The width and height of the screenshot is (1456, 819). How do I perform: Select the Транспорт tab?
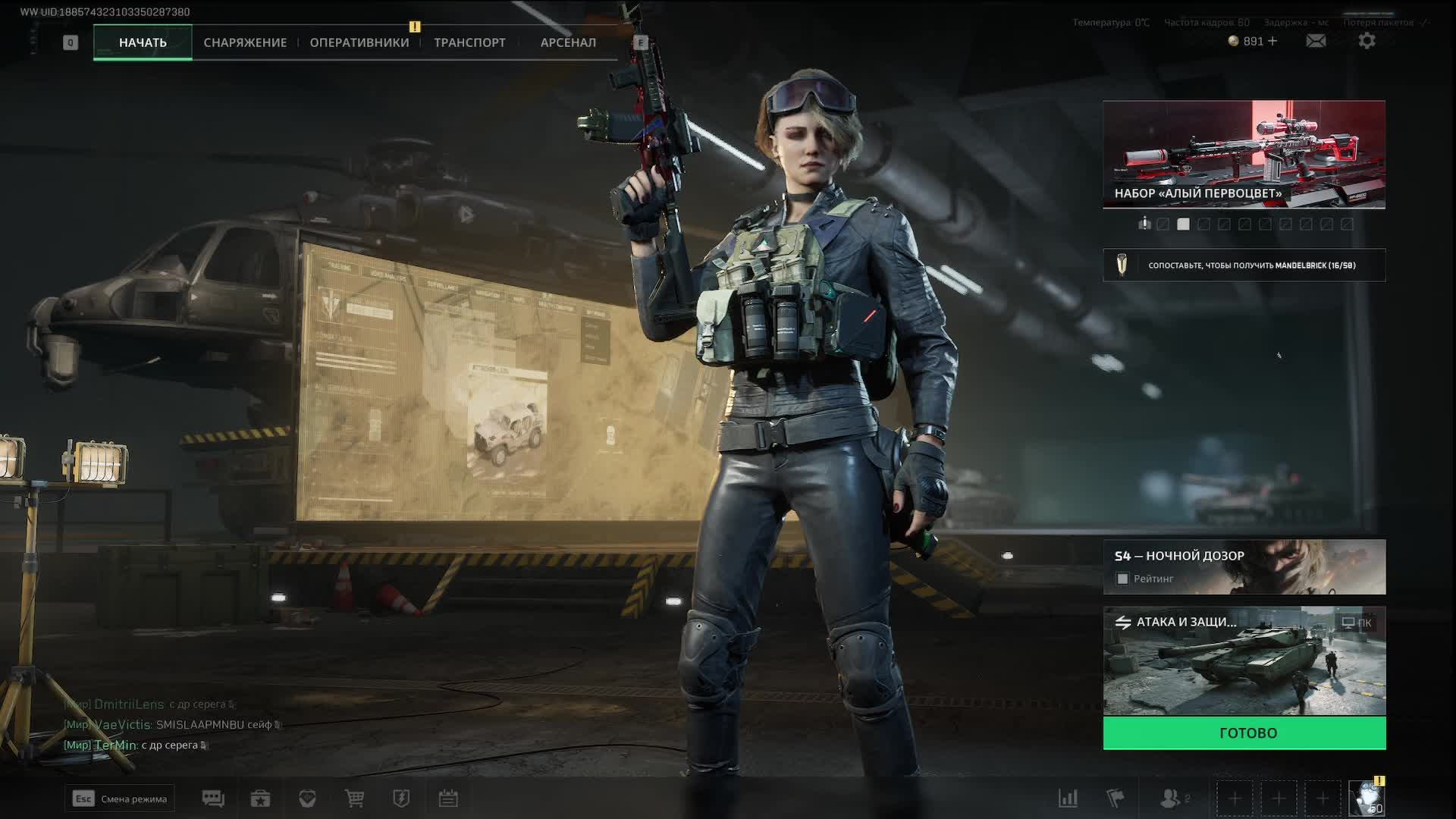point(469,42)
